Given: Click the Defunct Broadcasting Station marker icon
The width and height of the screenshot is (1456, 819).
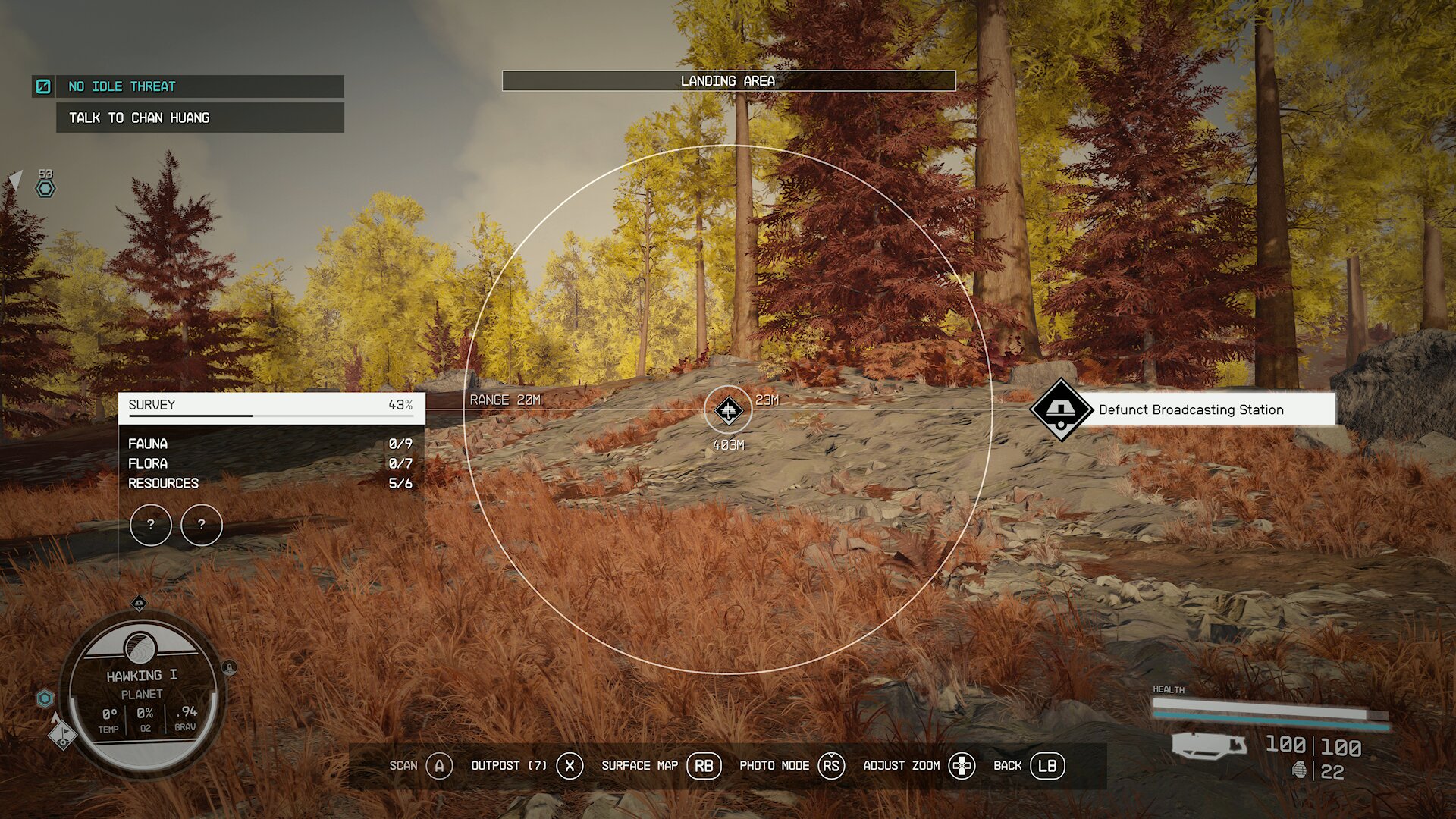Looking at the screenshot, I should 1060,409.
